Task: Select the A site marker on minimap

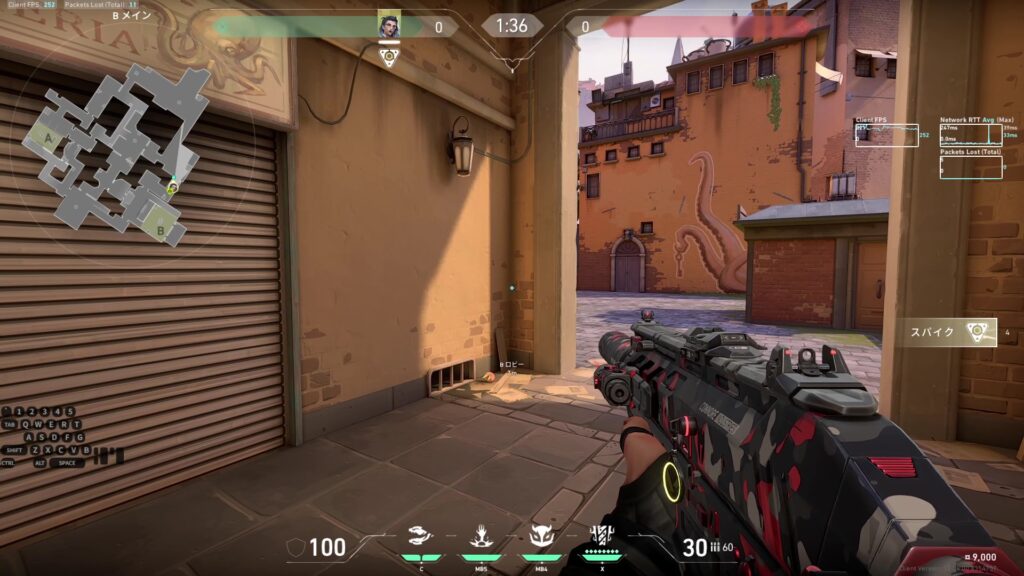Action: coord(46,138)
